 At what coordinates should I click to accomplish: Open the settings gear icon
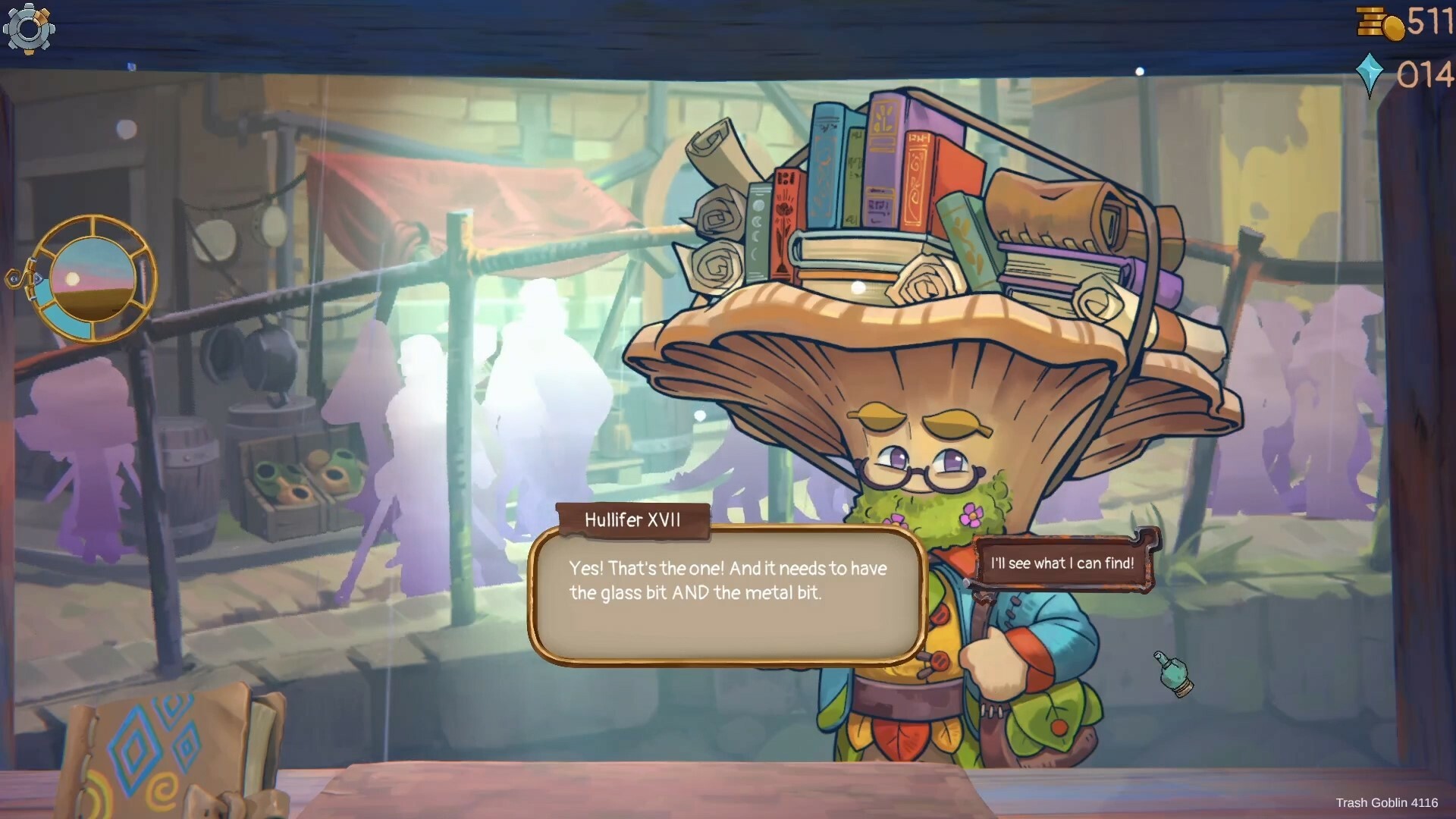pyautogui.click(x=30, y=29)
